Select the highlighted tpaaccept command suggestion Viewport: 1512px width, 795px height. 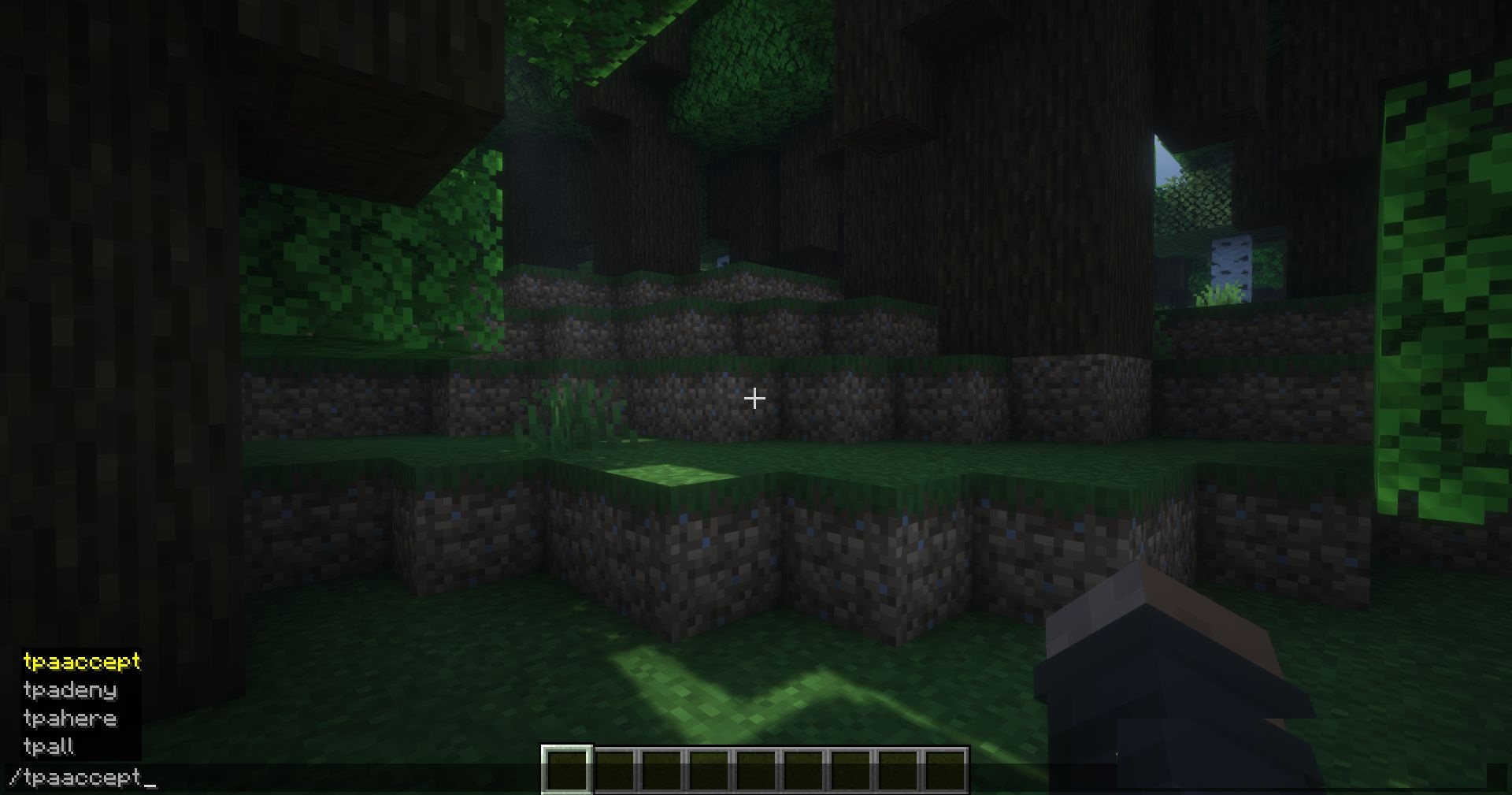click(x=83, y=663)
